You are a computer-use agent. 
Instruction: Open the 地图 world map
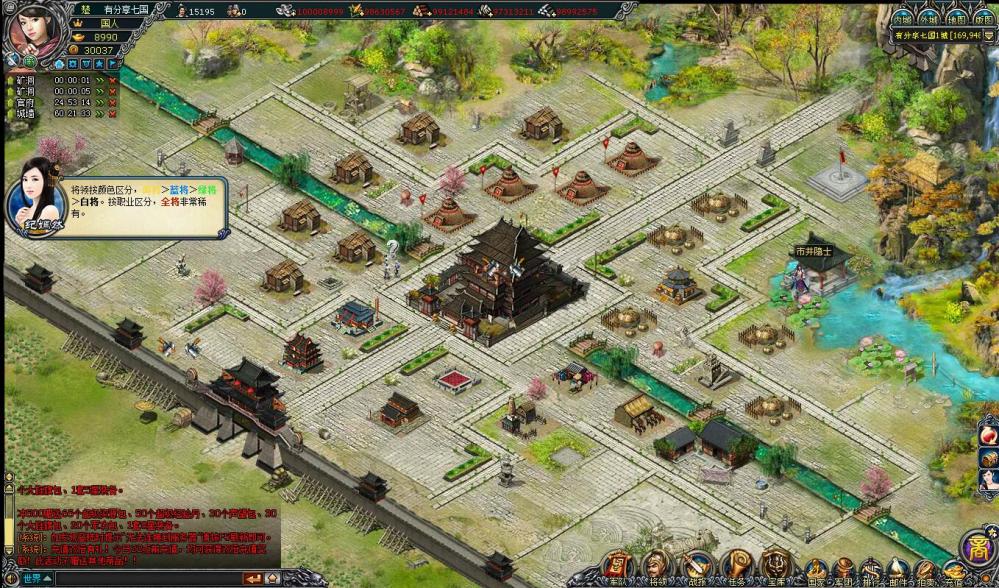(956, 18)
